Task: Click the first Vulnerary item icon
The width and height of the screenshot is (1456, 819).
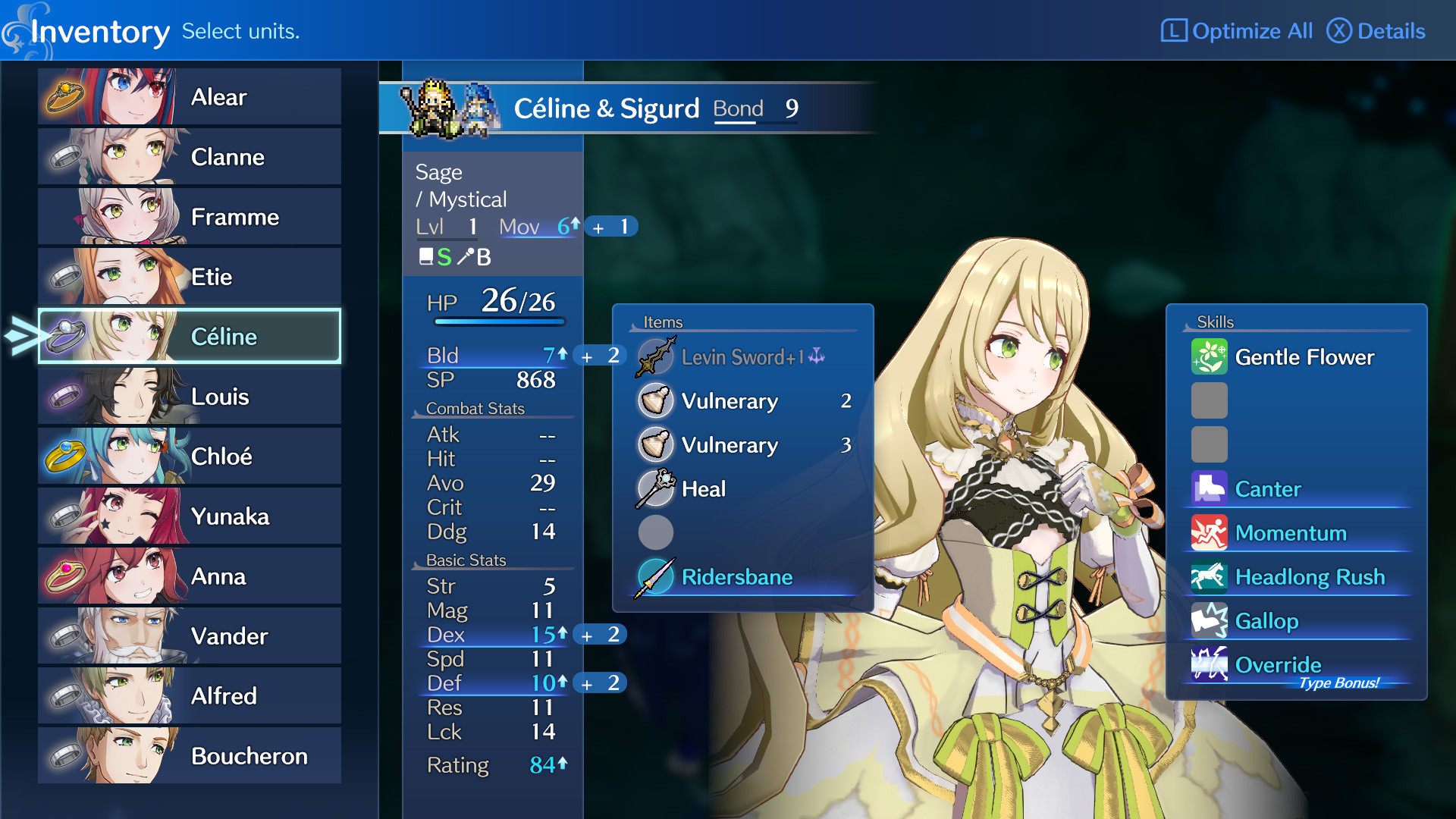Action: [x=655, y=401]
